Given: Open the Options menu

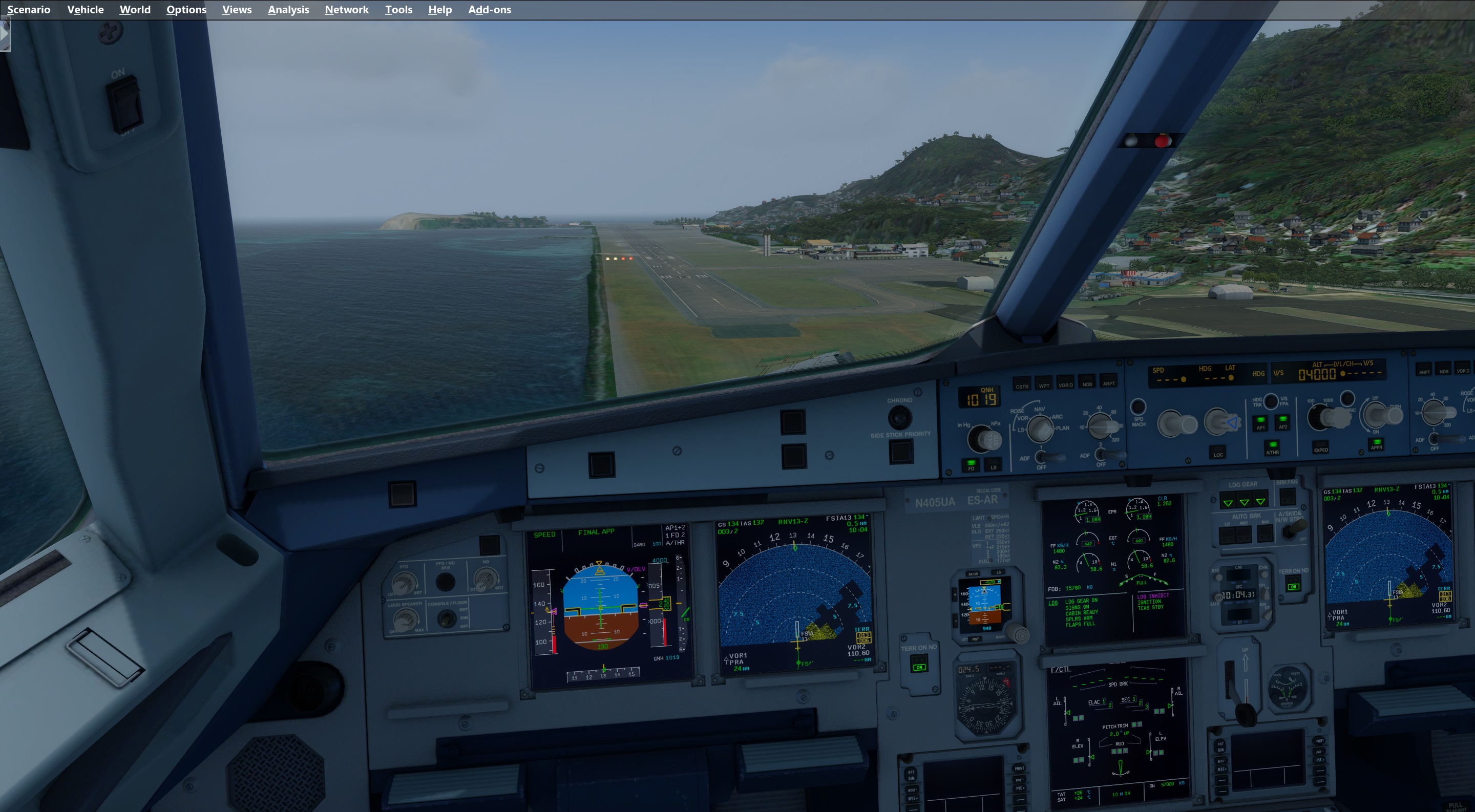Looking at the screenshot, I should (186, 10).
